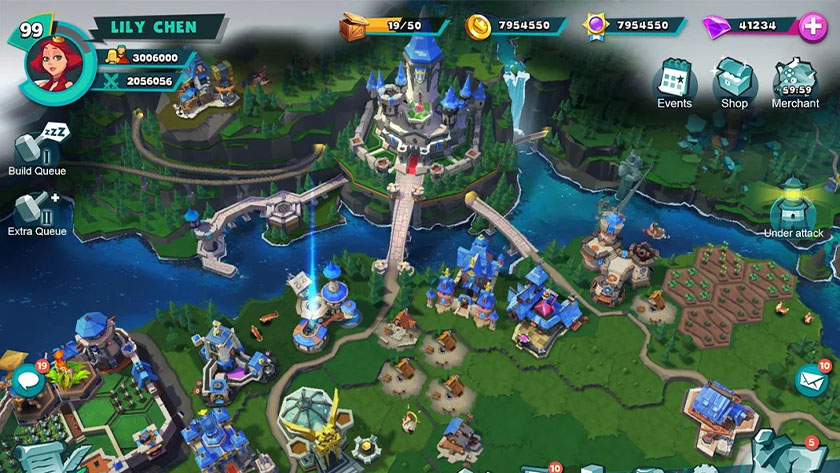View the Under attack alert
This screenshot has height=473, width=840.
[793, 205]
